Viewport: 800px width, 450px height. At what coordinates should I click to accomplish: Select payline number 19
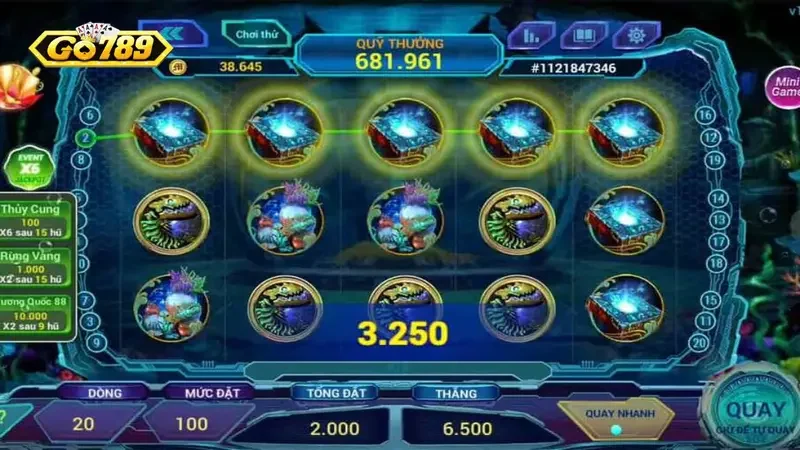pos(714,159)
